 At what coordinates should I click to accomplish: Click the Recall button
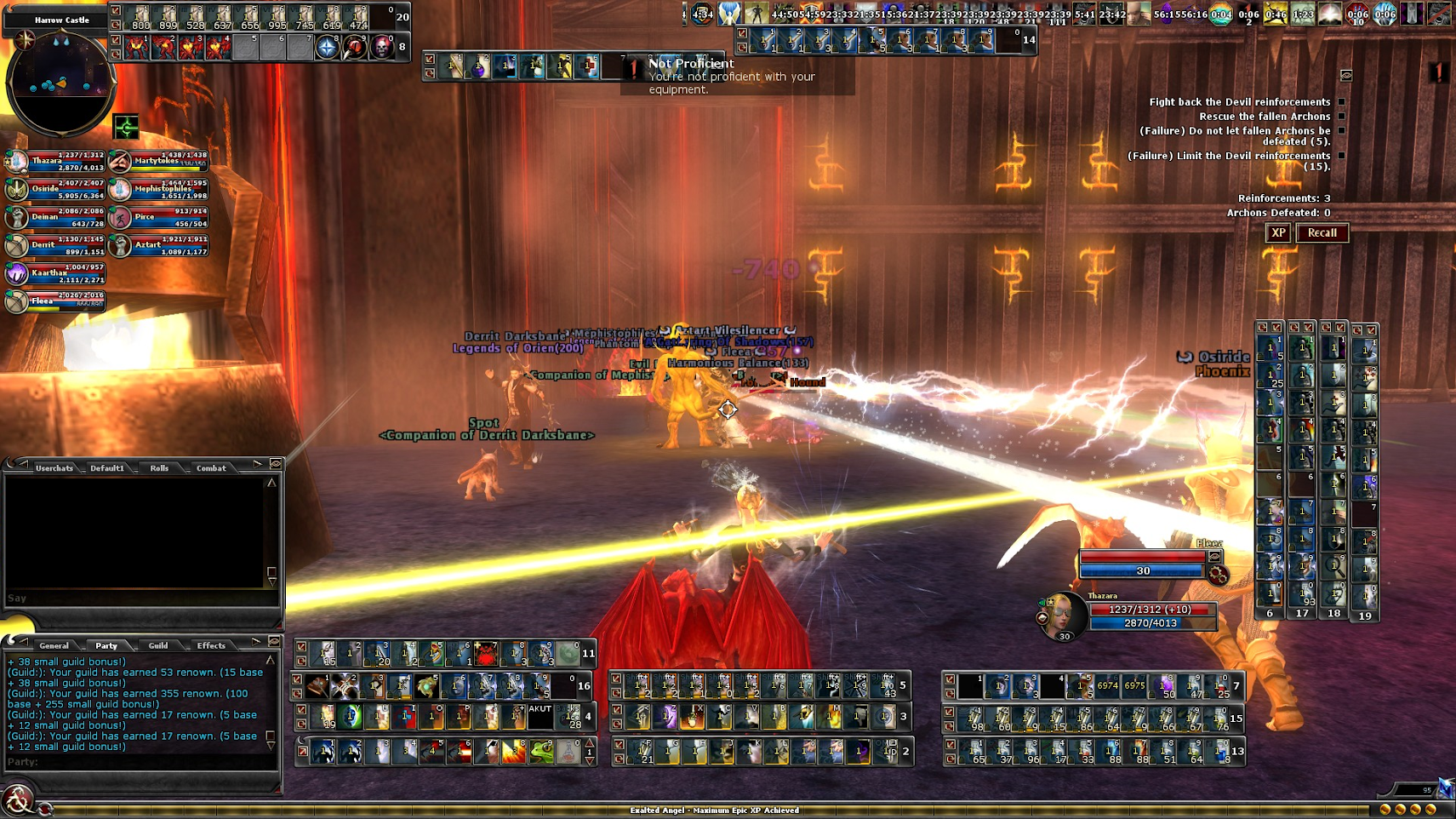1322,233
